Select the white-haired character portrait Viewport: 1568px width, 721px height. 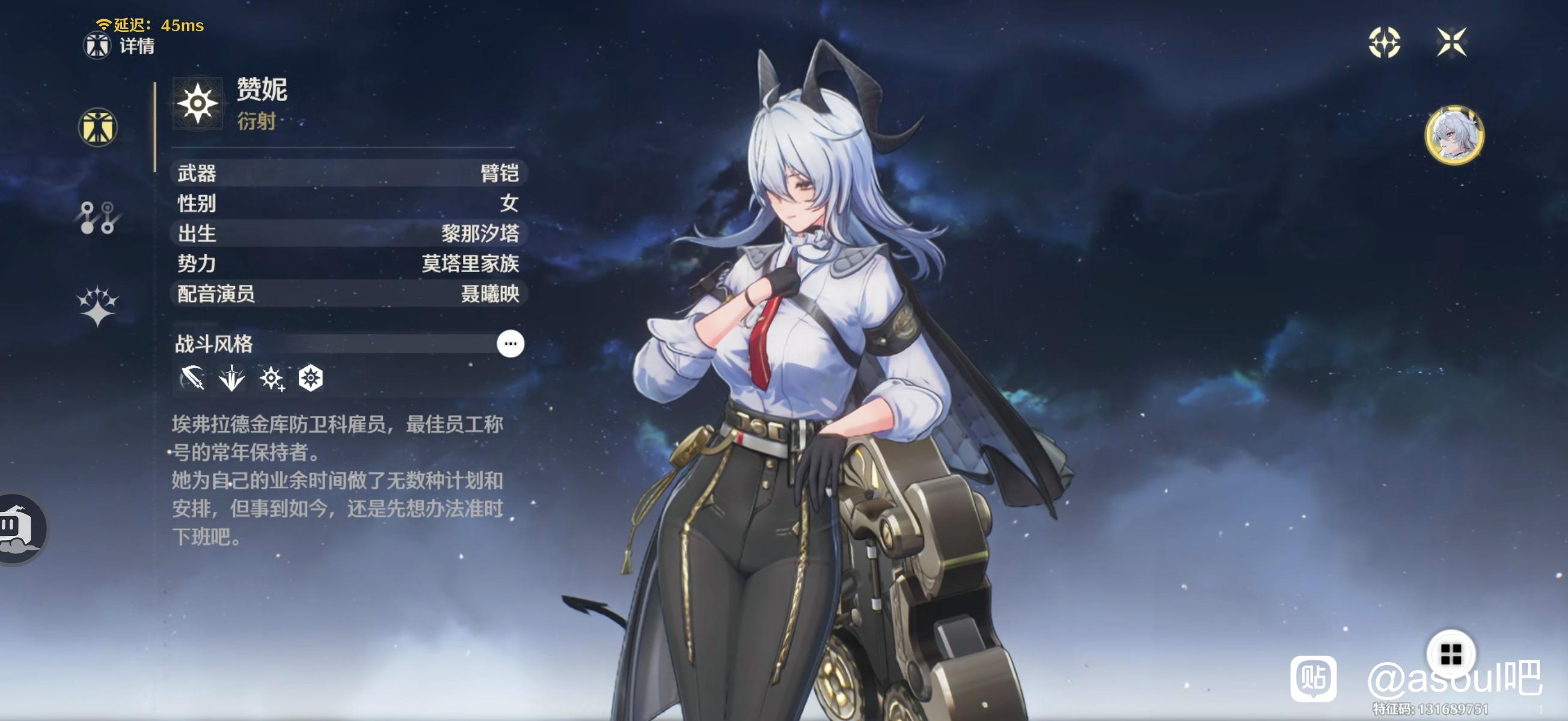pyautogui.click(x=1454, y=135)
